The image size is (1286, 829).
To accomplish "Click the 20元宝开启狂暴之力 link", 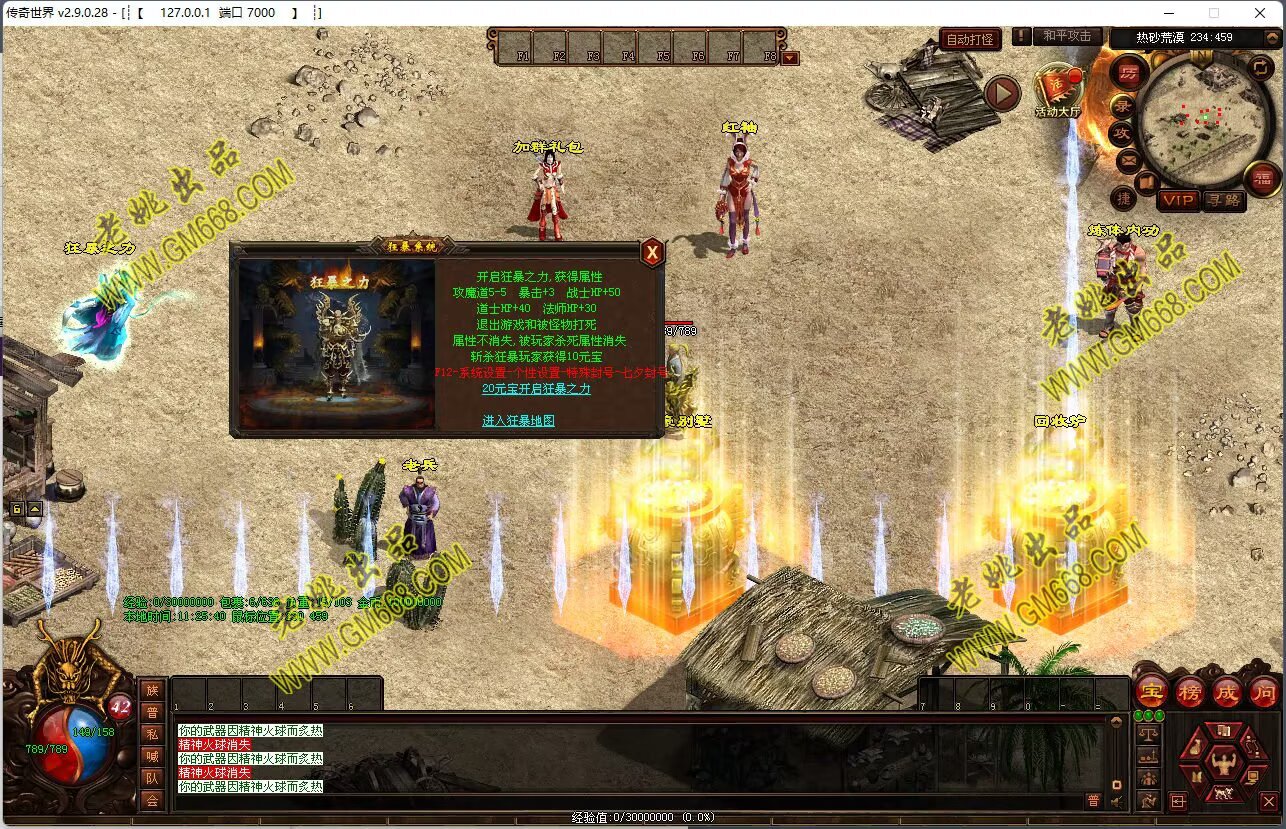I will click(x=536, y=389).
